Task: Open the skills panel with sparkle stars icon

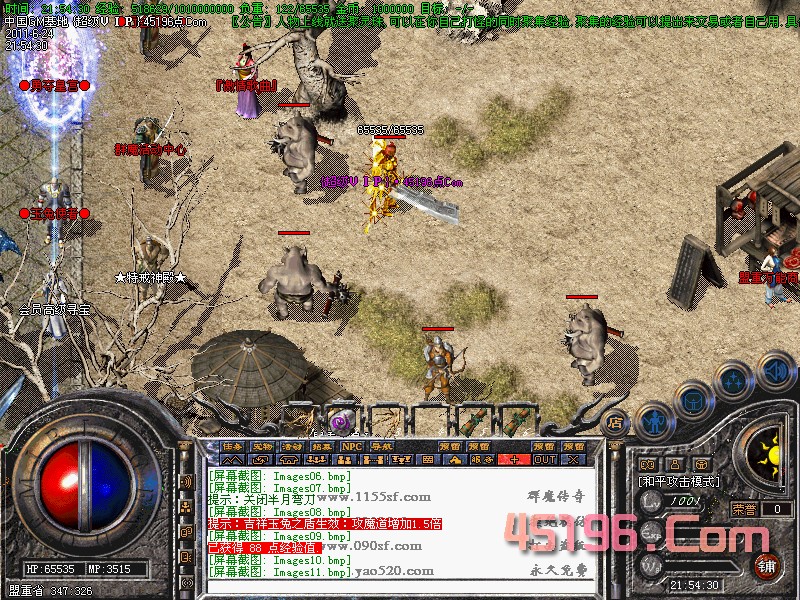Action: pos(733,380)
